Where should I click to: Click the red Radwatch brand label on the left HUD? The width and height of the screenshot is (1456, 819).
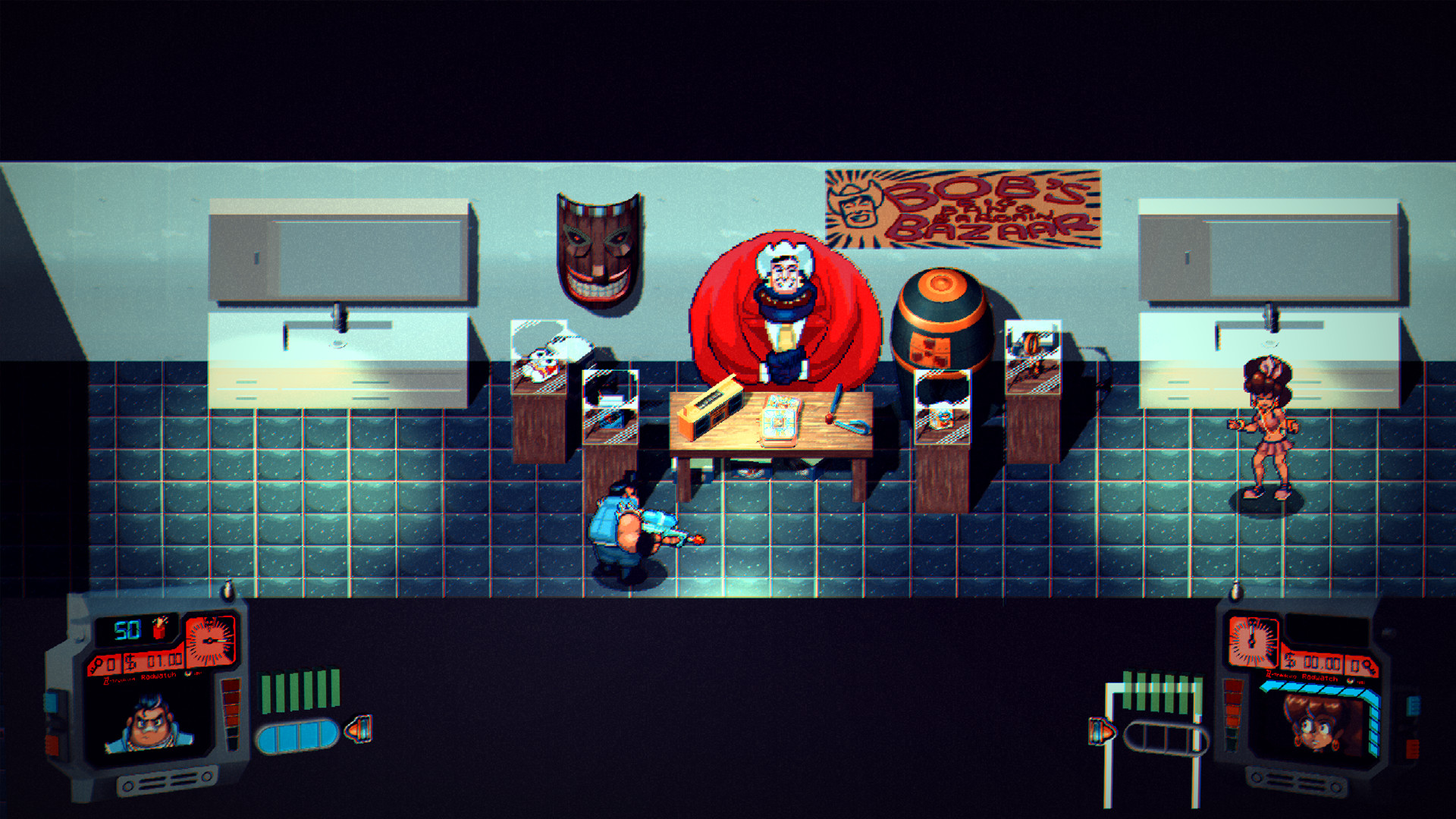(x=158, y=677)
